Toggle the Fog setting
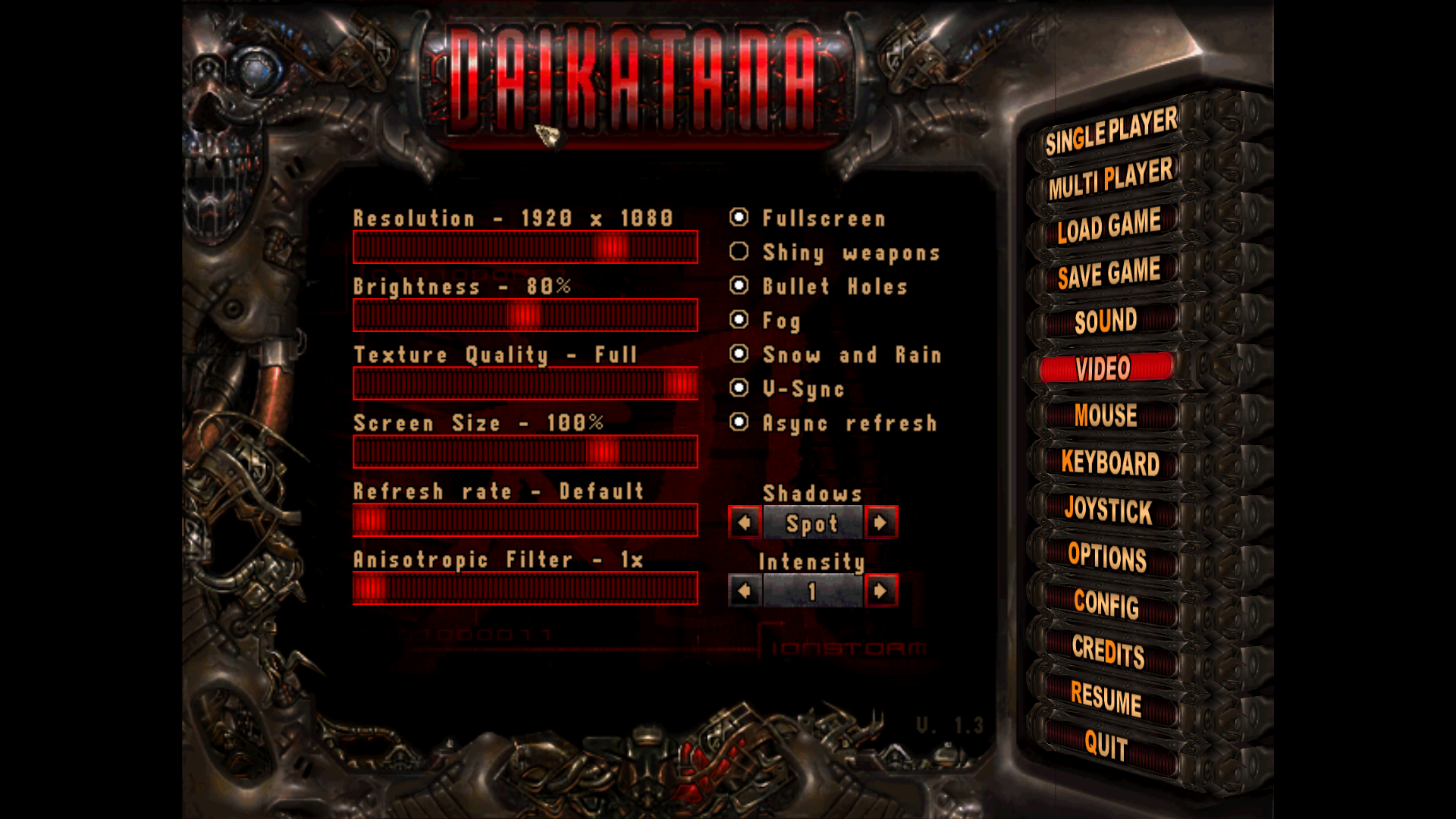The height and width of the screenshot is (819, 1456). point(739,321)
